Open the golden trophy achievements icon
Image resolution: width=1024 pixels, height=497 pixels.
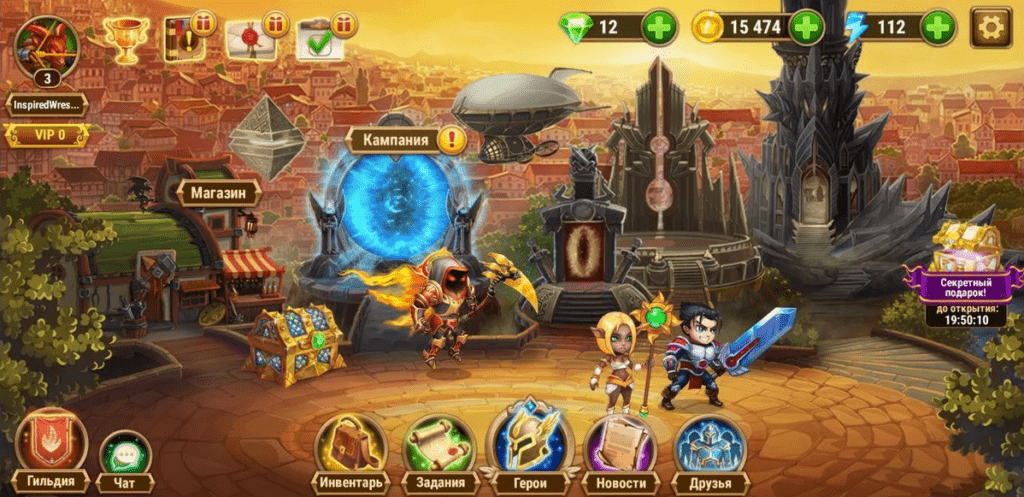click(x=127, y=42)
